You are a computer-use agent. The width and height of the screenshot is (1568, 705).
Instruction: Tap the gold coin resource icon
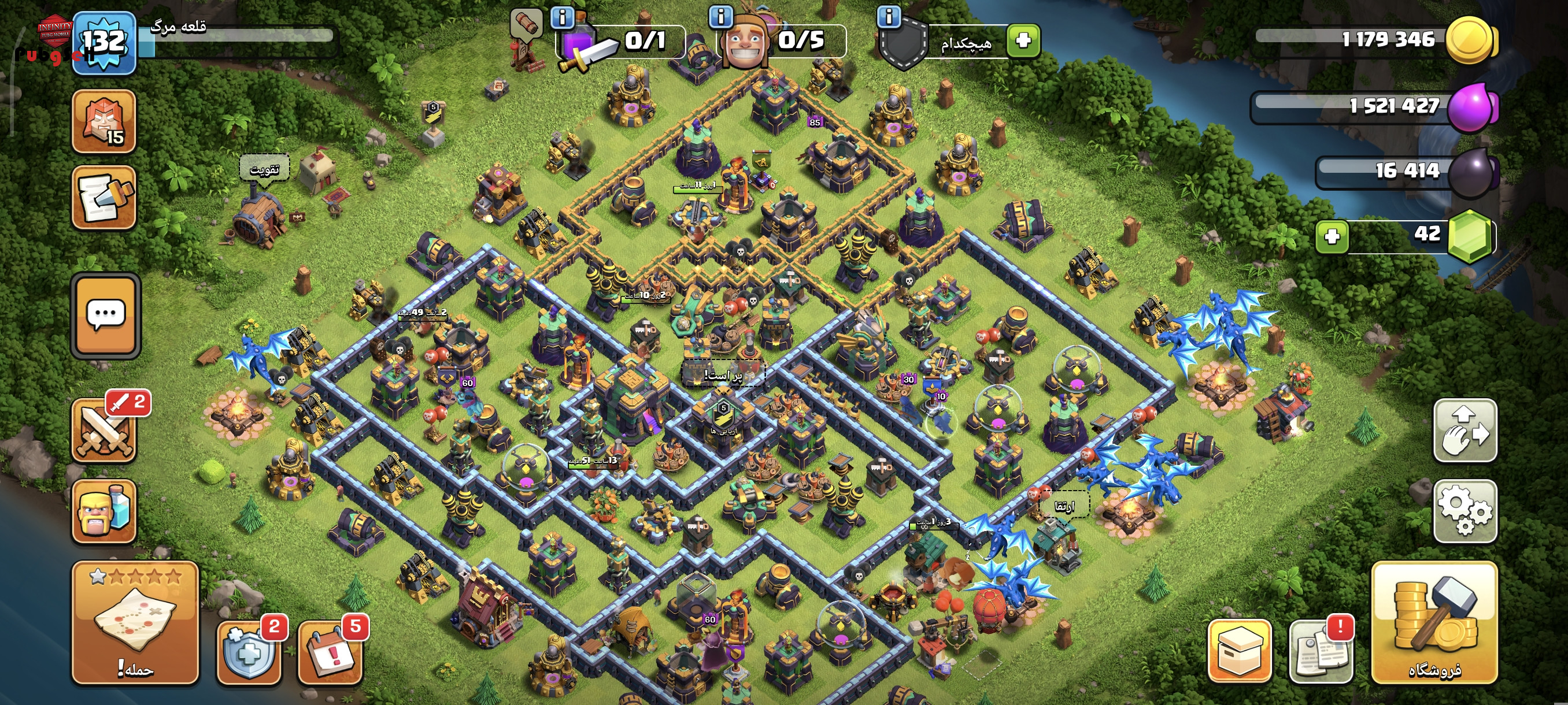1469,40
